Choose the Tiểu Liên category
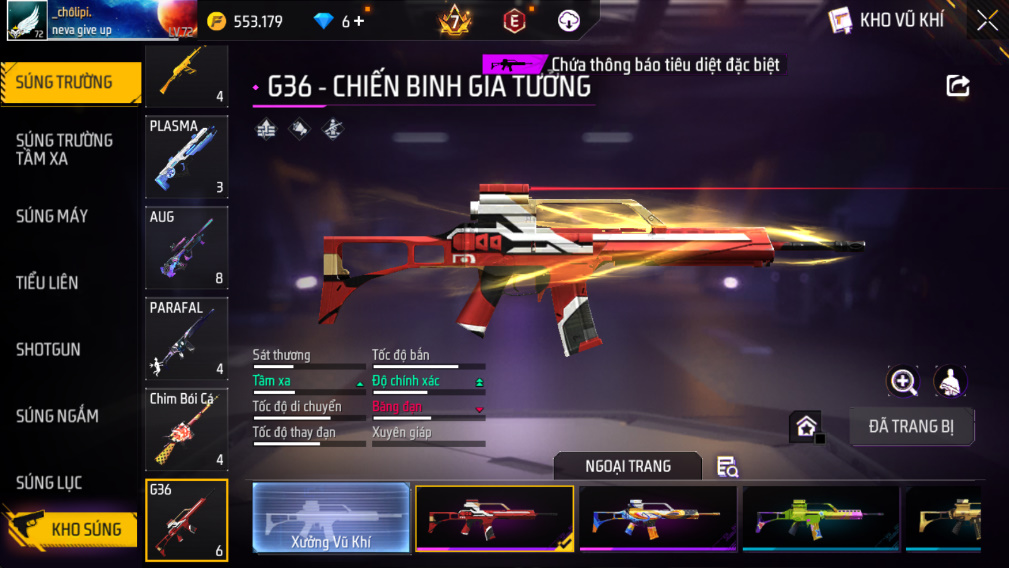1009x568 pixels. coord(47,283)
